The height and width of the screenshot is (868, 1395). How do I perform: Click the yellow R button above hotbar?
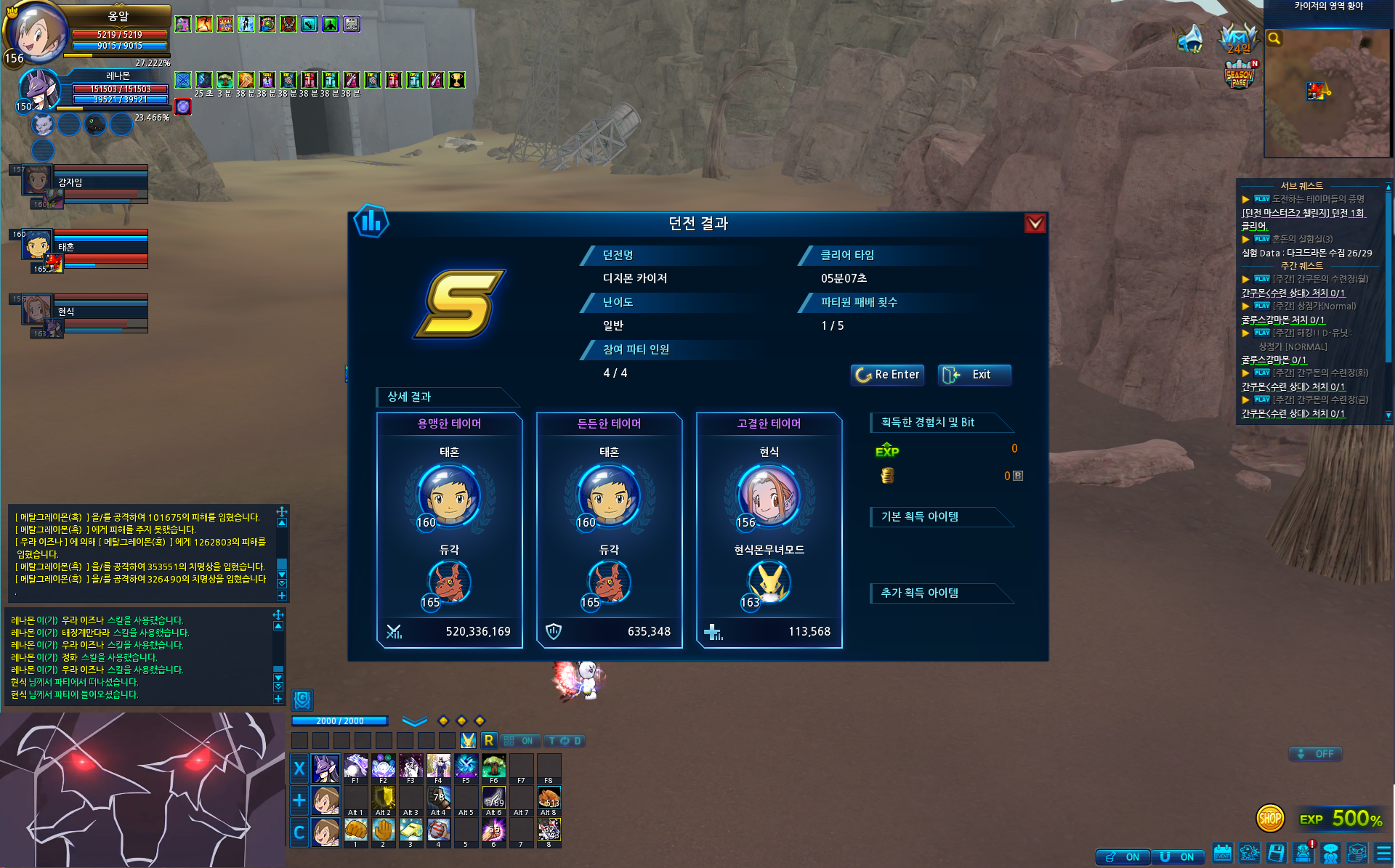tap(489, 740)
